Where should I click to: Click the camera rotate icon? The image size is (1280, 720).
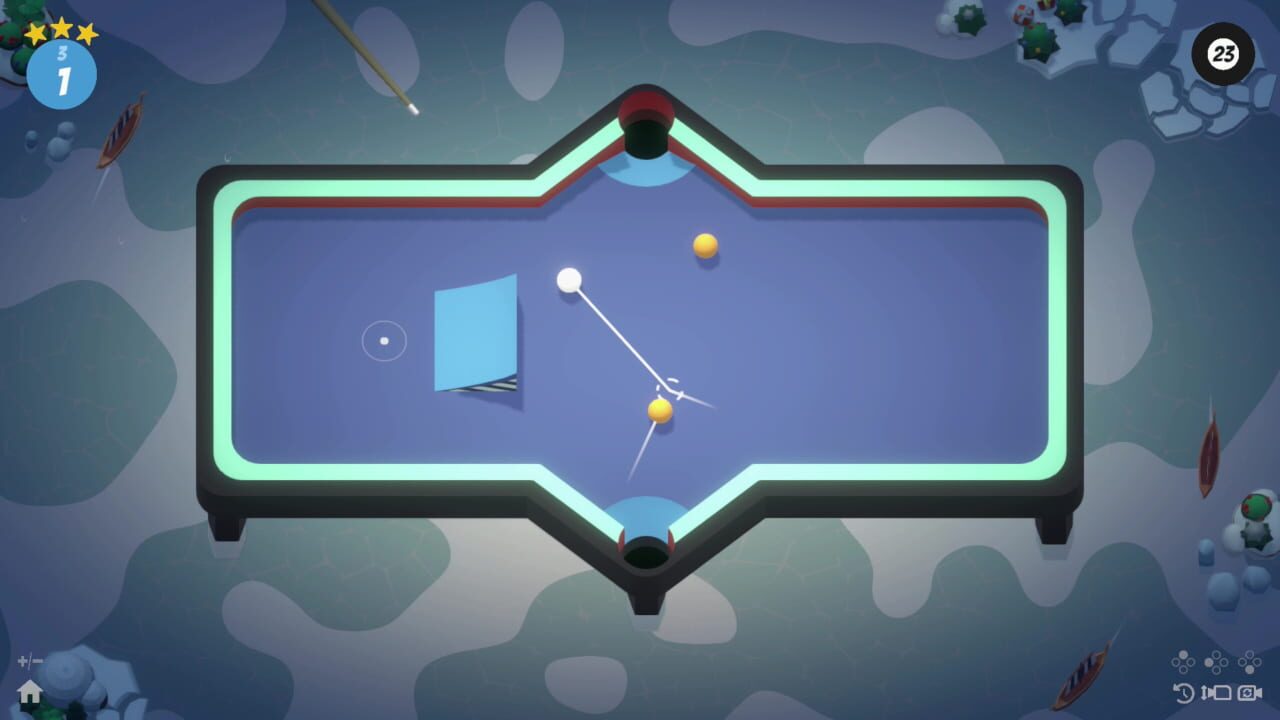[x=1249, y=693]
